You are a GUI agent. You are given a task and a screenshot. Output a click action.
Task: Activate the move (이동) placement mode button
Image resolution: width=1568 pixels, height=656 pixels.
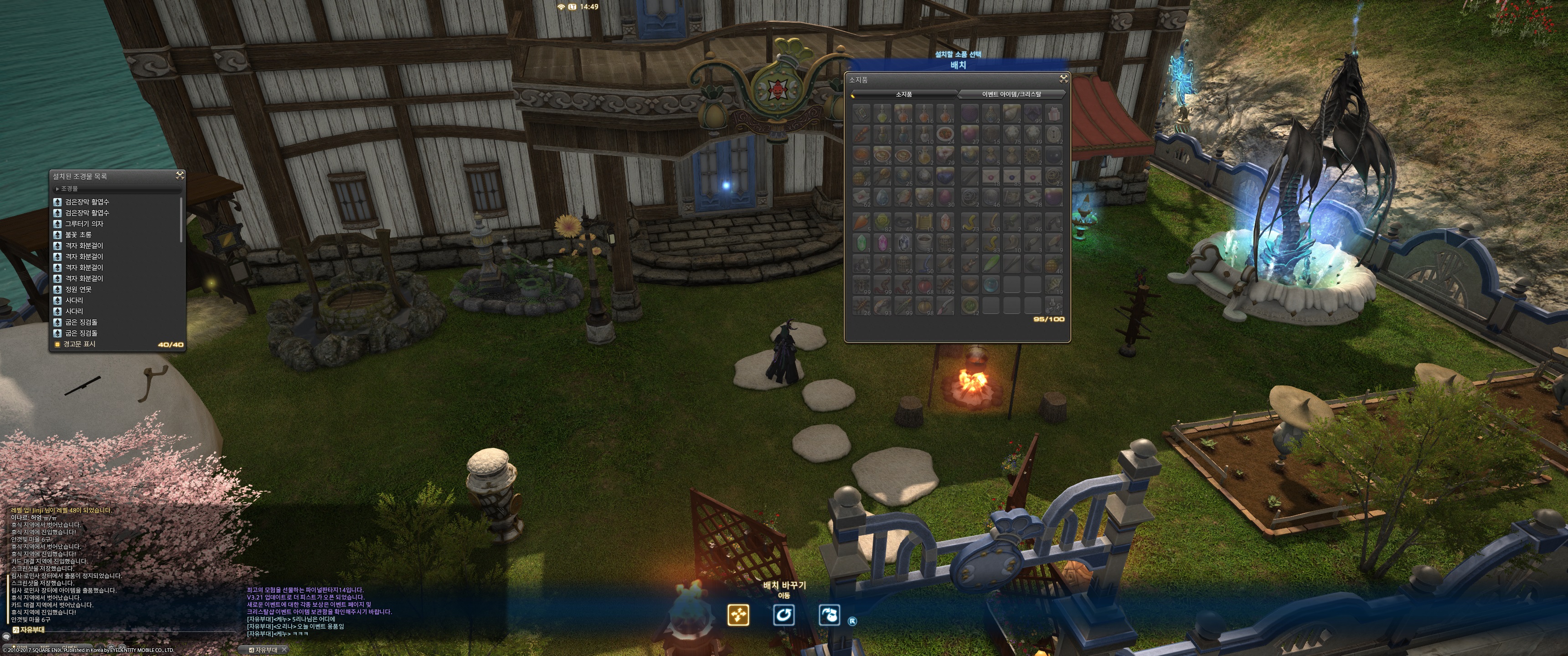(738, 615)
